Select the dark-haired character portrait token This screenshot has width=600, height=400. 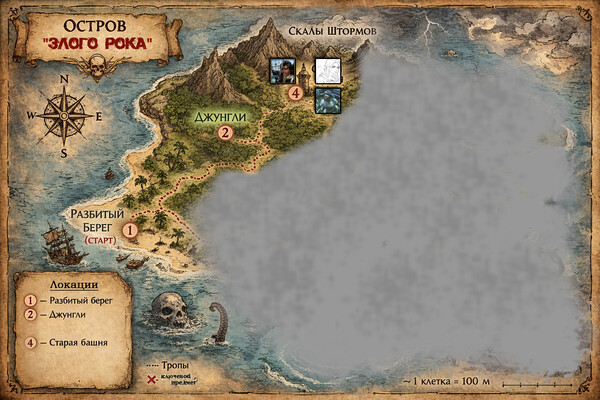pos(281,70)
